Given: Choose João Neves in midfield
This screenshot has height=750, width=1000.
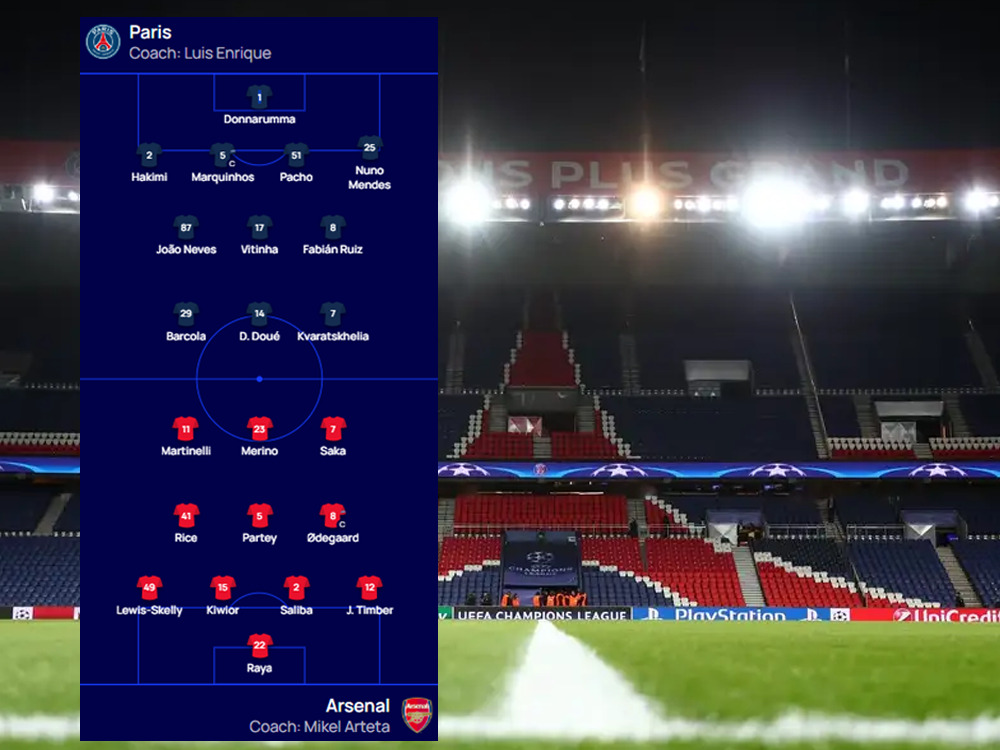Looking at the screenshot, I should click(186, 227).
